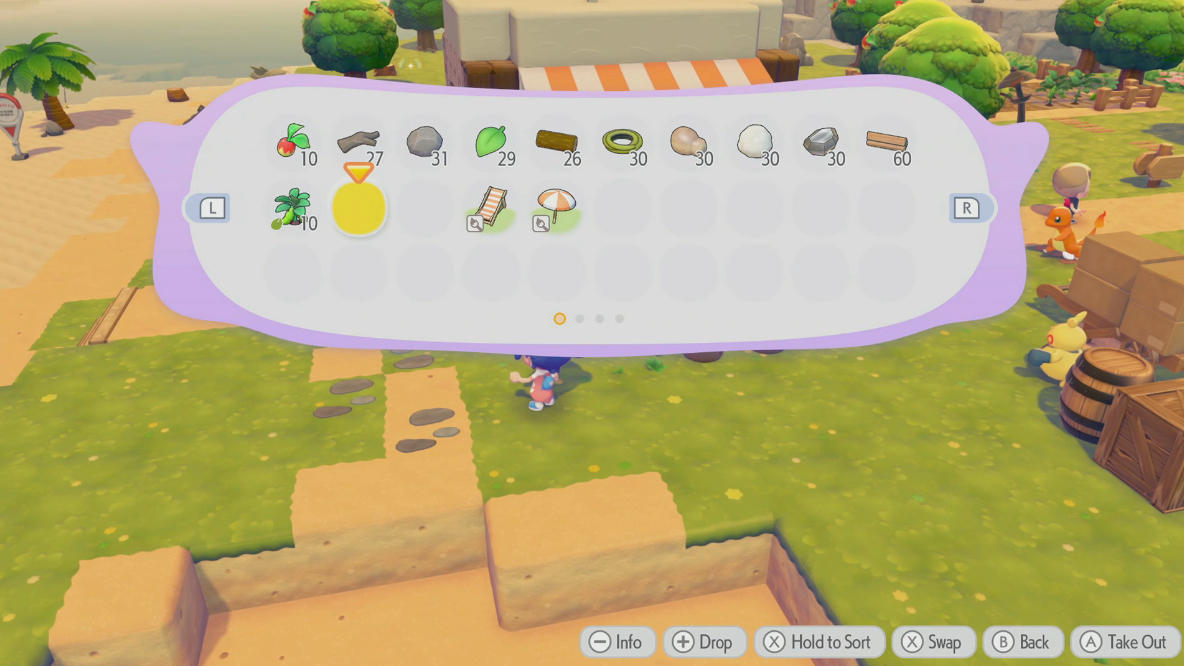Viewport: 1184px width, 666px height.
Task: Pick the lumber plank stack of 60
Action: (886, 143)
